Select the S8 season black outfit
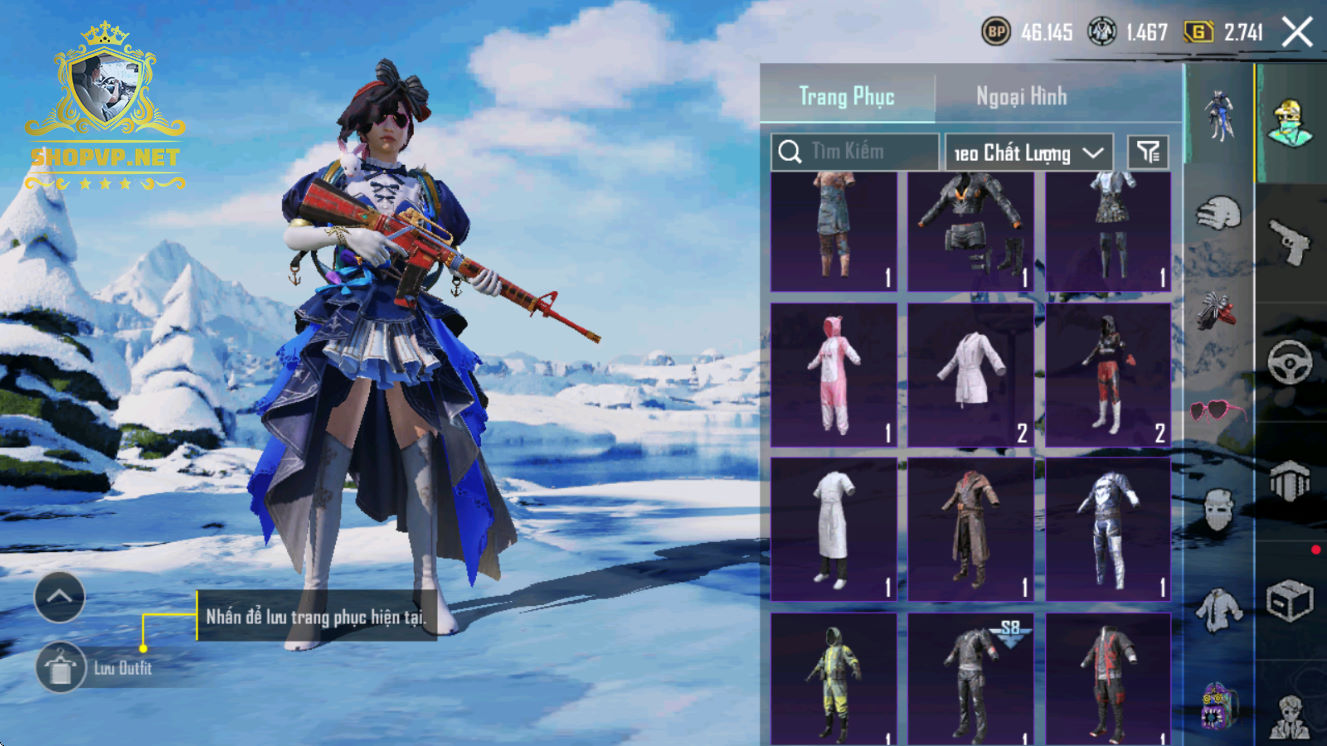Image resolution: width=1327 pixels, height=746 pixels. 971,680
